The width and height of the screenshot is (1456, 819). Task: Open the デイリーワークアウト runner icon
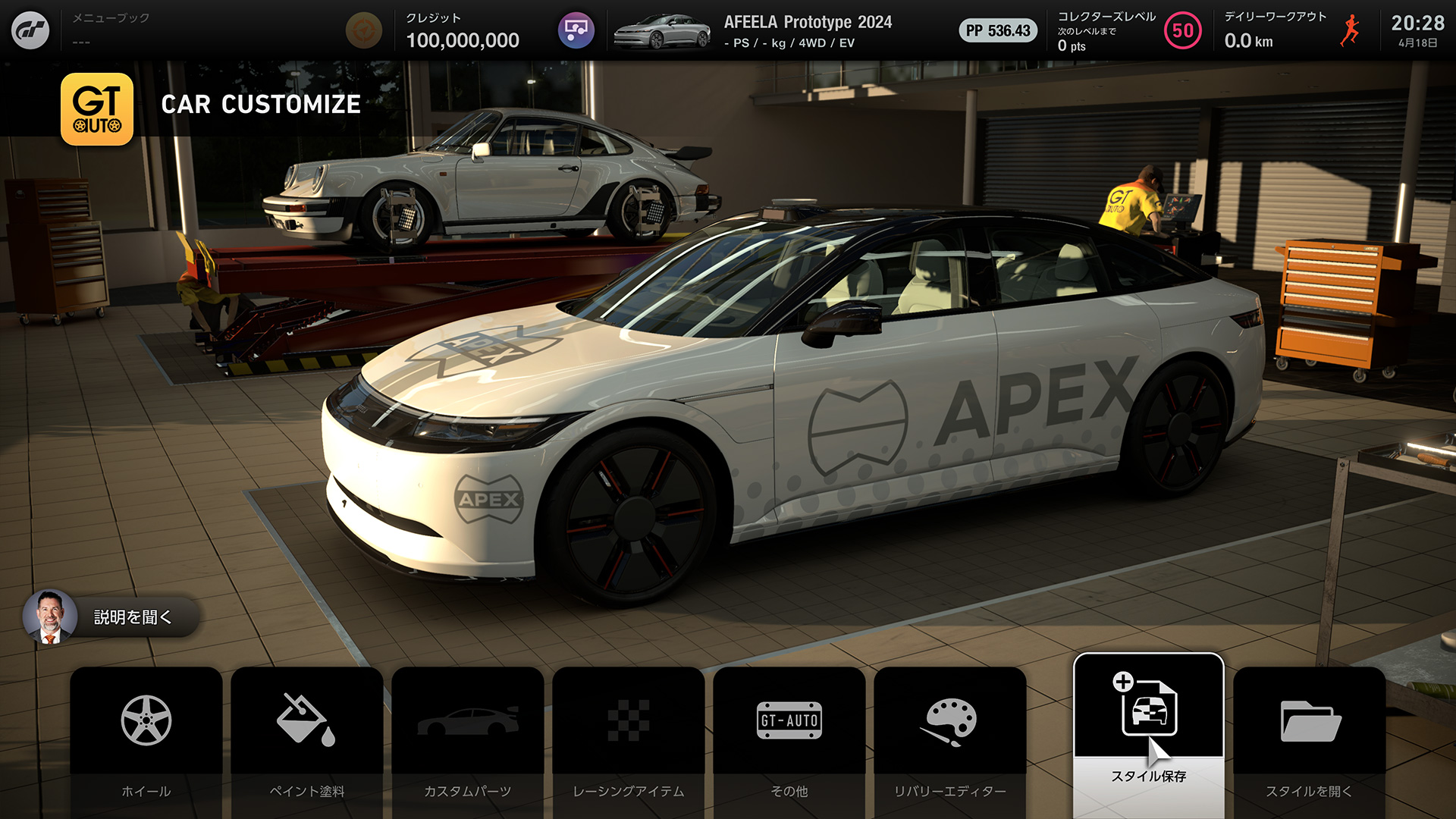click(x=1350, y=31)
